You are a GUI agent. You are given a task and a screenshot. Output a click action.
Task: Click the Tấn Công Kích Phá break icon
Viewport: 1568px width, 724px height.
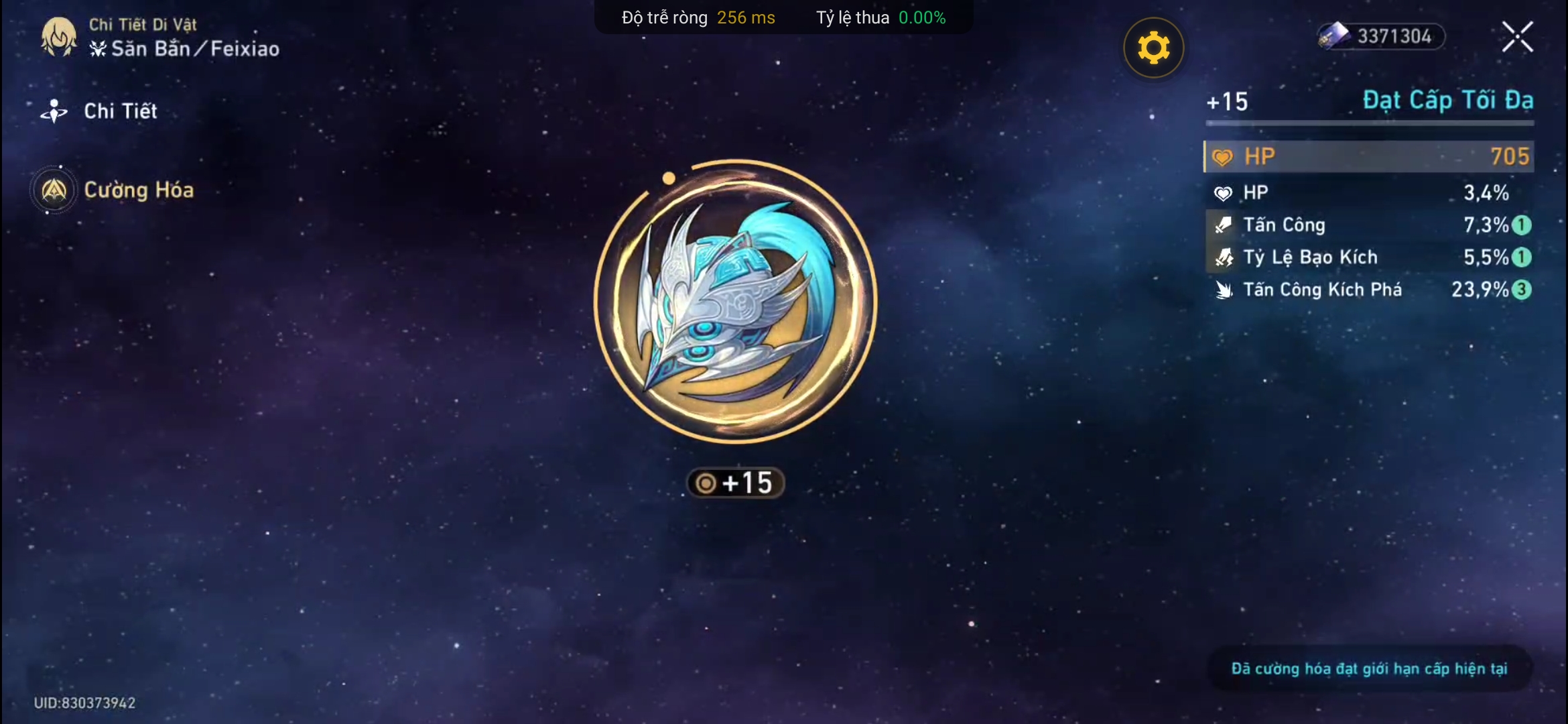pyautogui.click(x=1224, y=290)
